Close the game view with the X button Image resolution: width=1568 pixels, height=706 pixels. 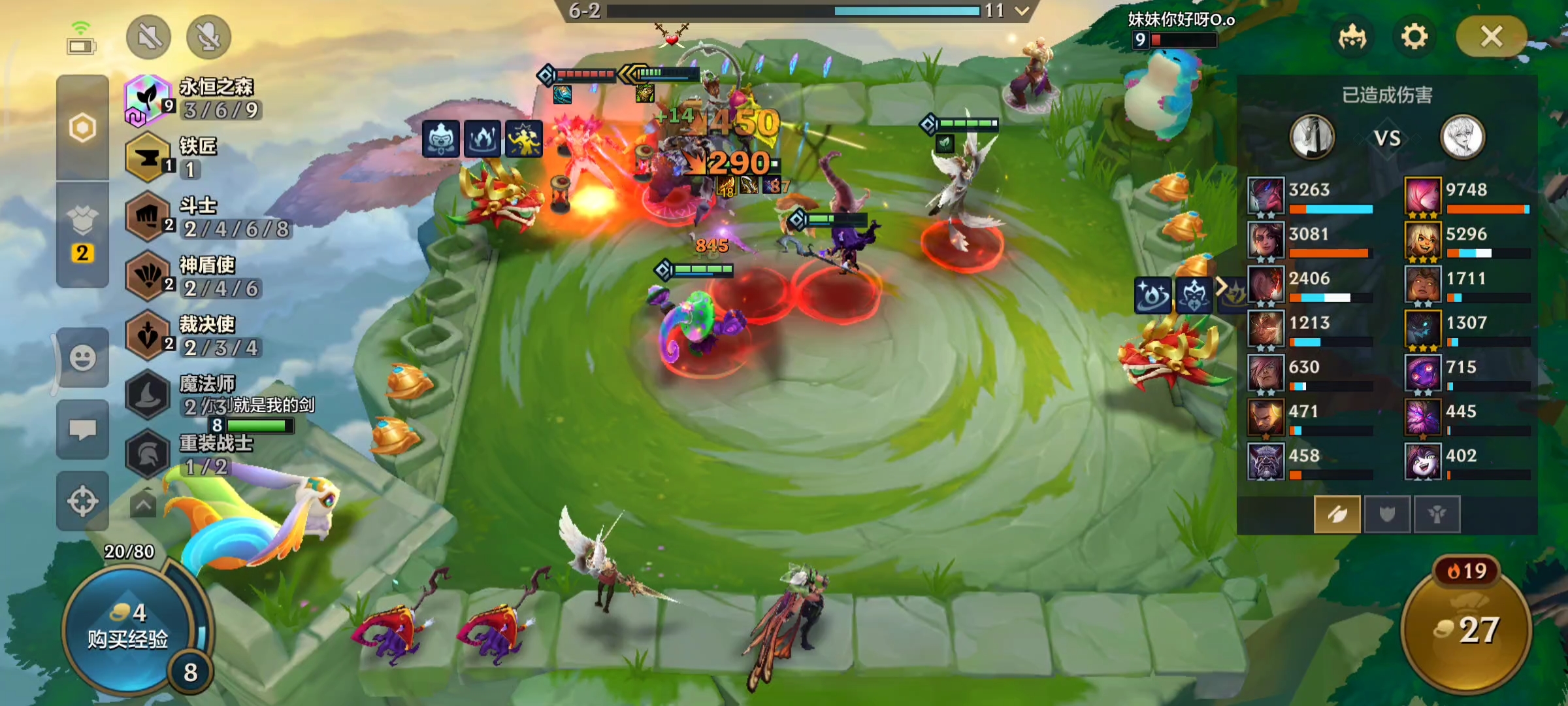(x=1491, y=37)
